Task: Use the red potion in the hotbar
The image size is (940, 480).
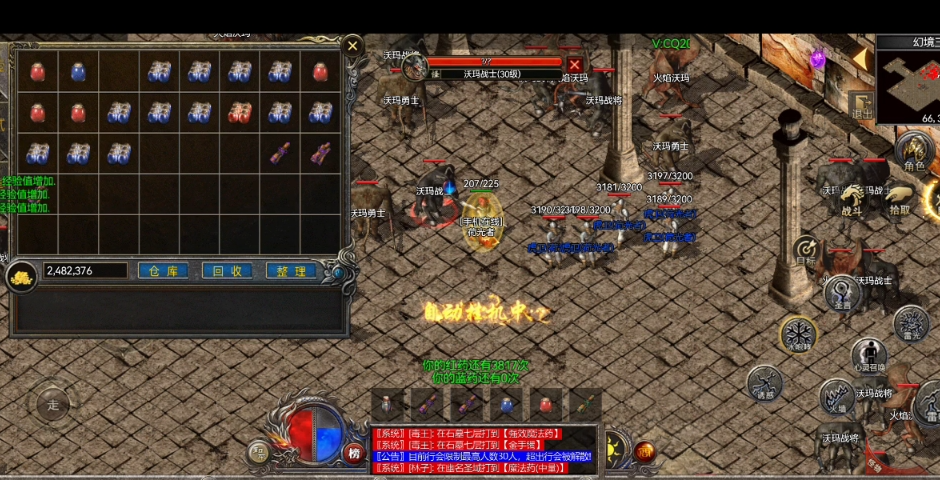Action: click(x=546, y=405)
